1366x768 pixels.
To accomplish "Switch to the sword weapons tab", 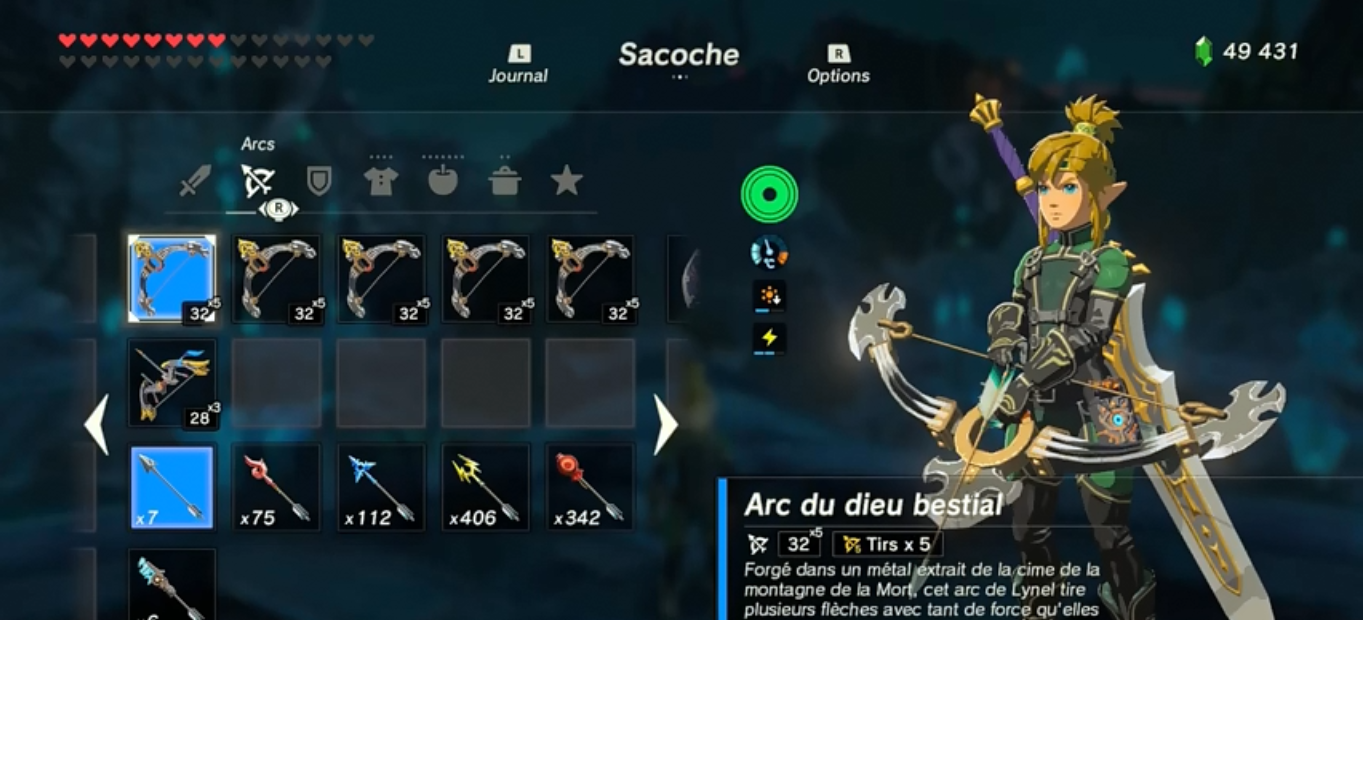I will [195, 182].
